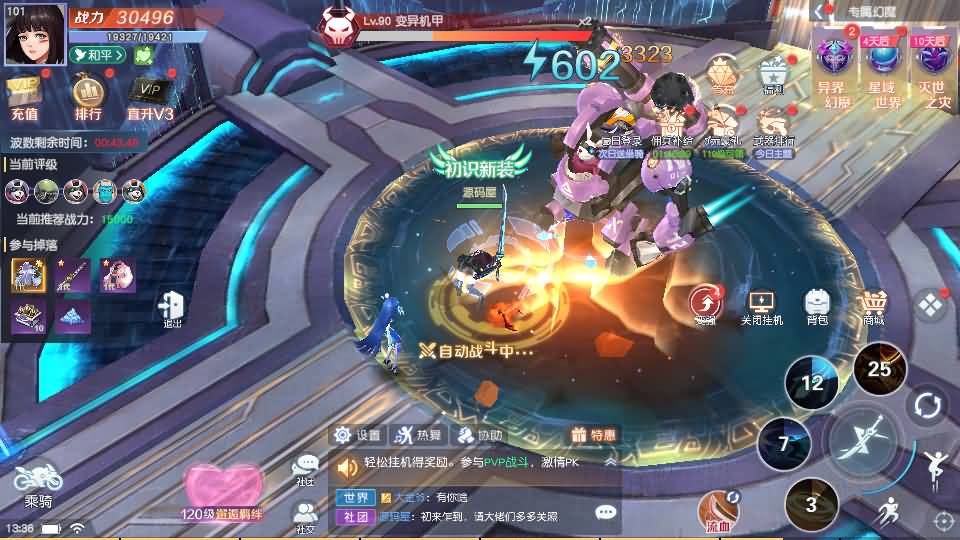Open the 协助 assist button

pos(478,435)
